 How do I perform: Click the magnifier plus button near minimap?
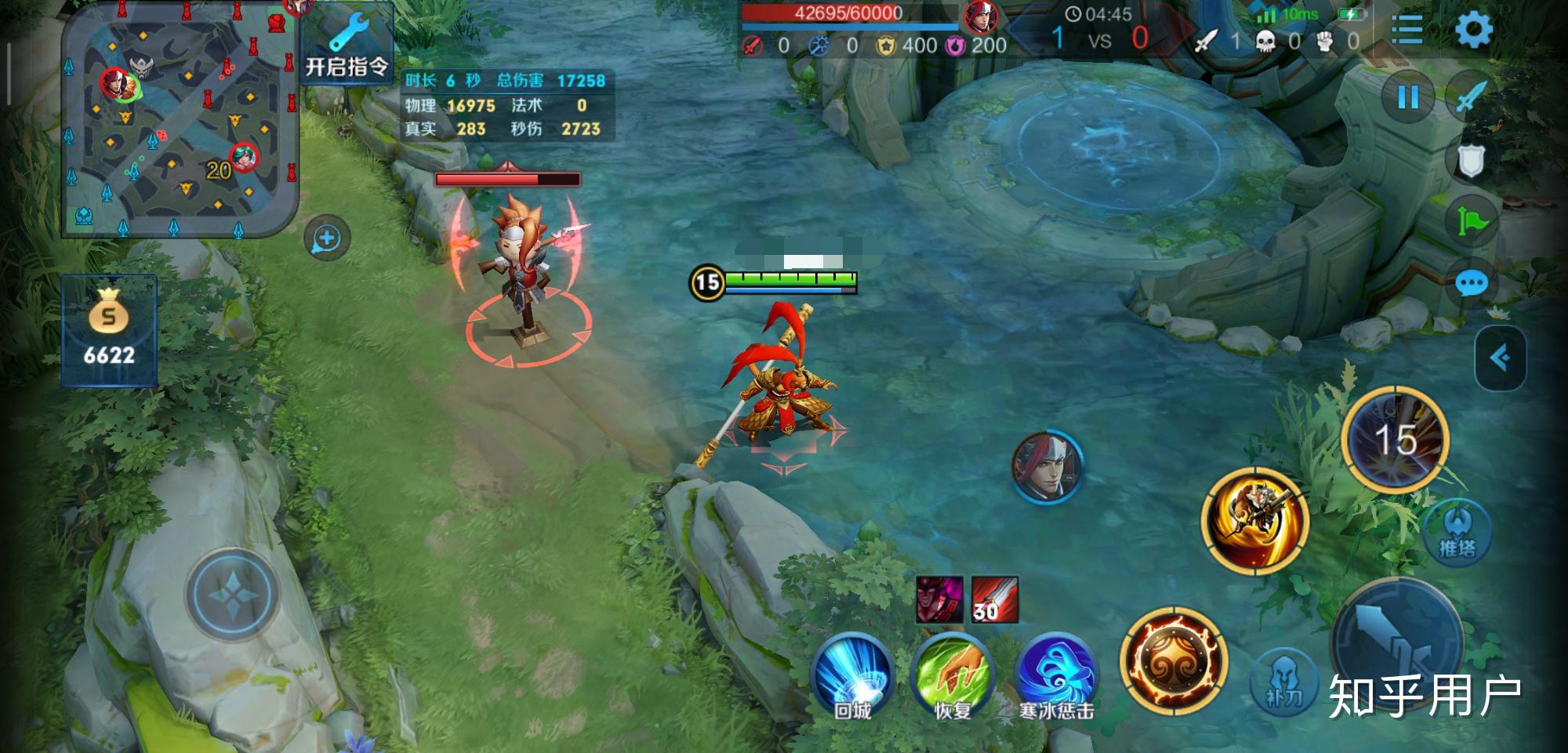point(326,238)
